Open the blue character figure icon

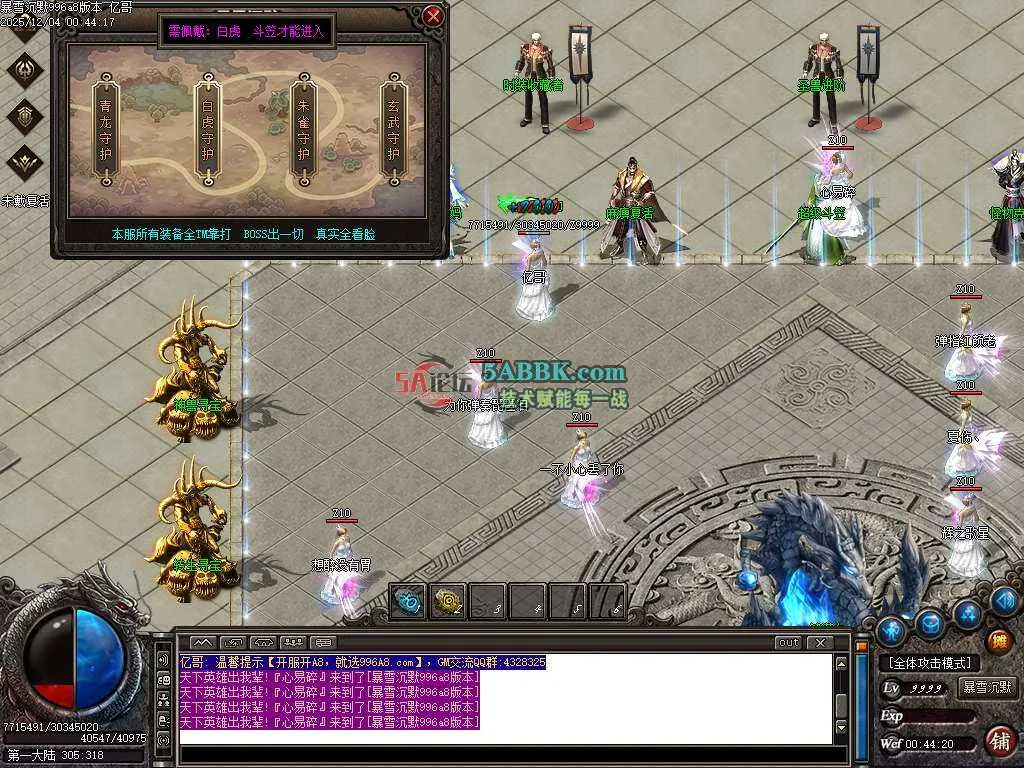click(891, 629)
